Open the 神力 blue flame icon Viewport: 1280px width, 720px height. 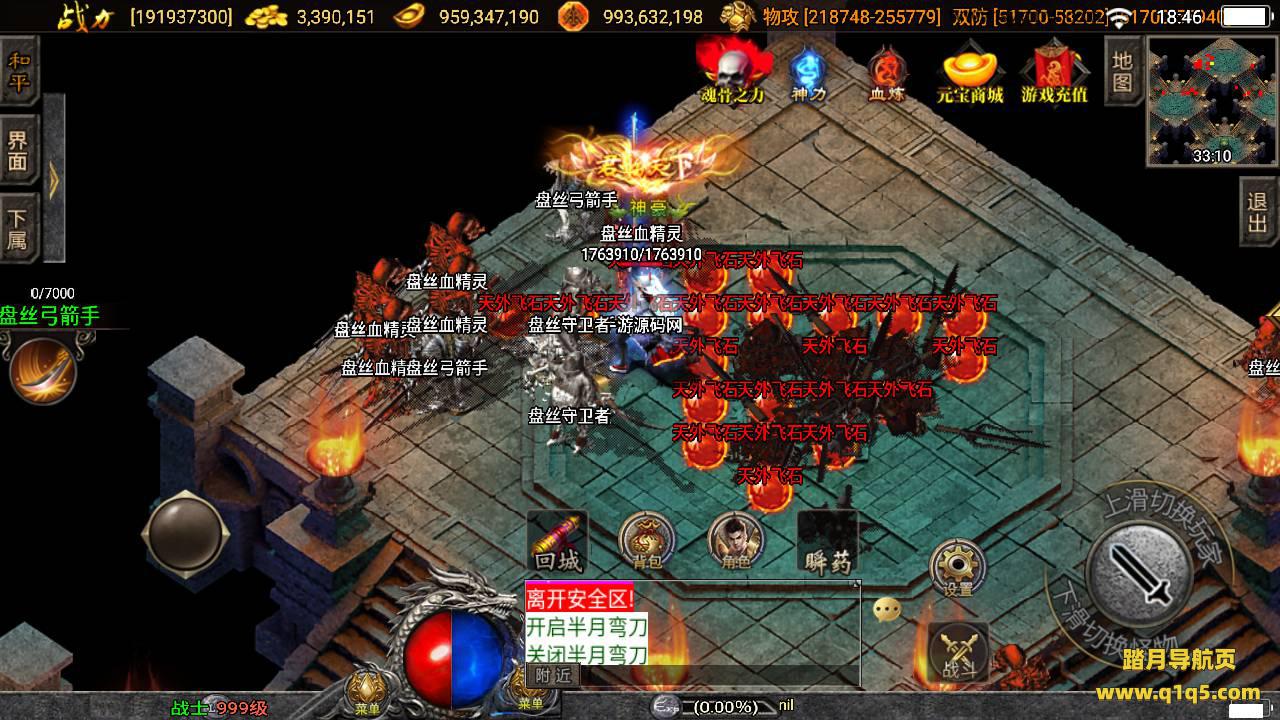(x=808, y=72)
